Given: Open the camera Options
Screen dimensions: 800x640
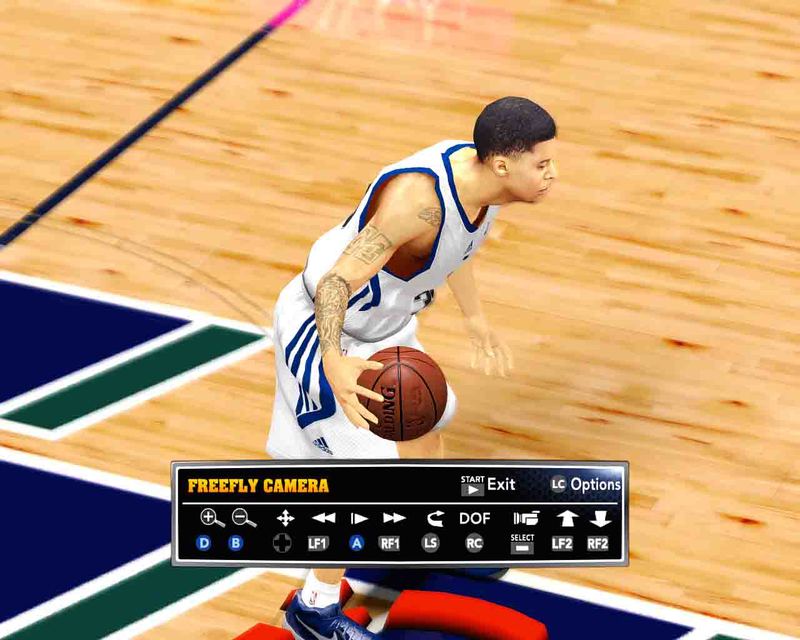Looking at the screenshot, I should click(586, 485).
